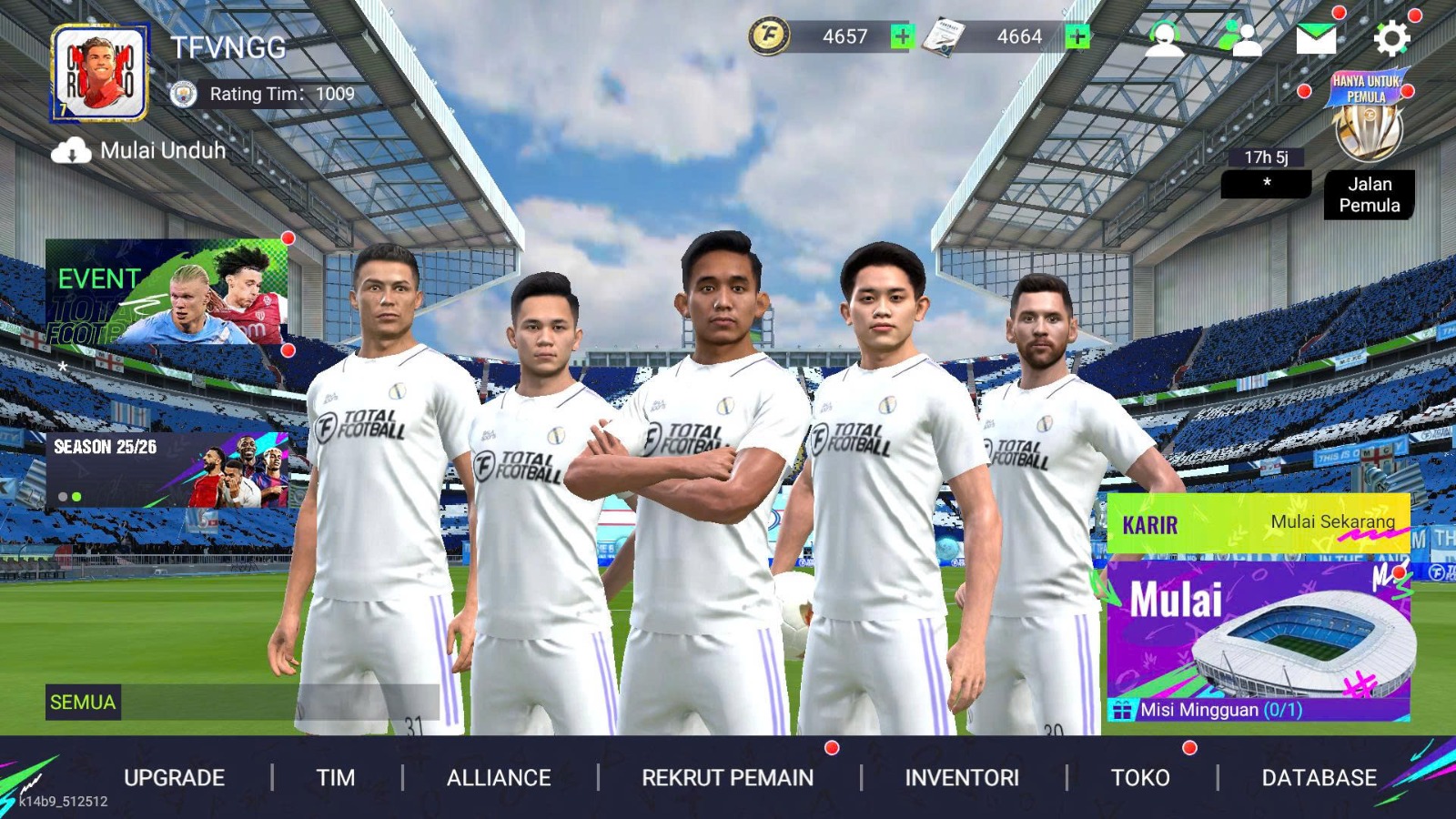The height and width of the screenshot is (819, 1456).
Task: Select REKRUT PEMAIN in the bottom bar
Action: coord(728,778)
